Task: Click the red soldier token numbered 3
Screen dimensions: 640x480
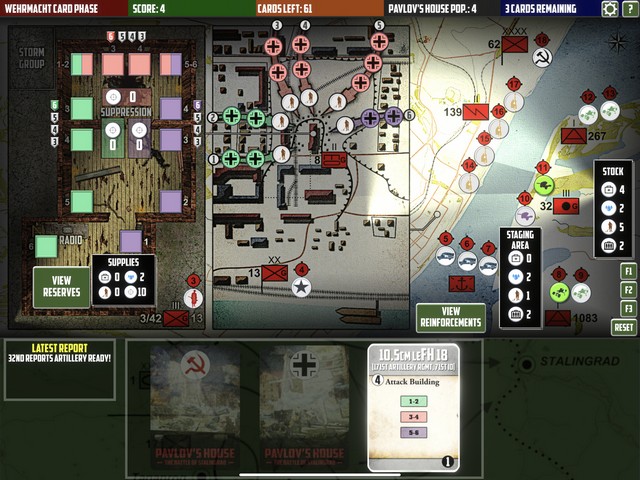Action: coord(195,298)
